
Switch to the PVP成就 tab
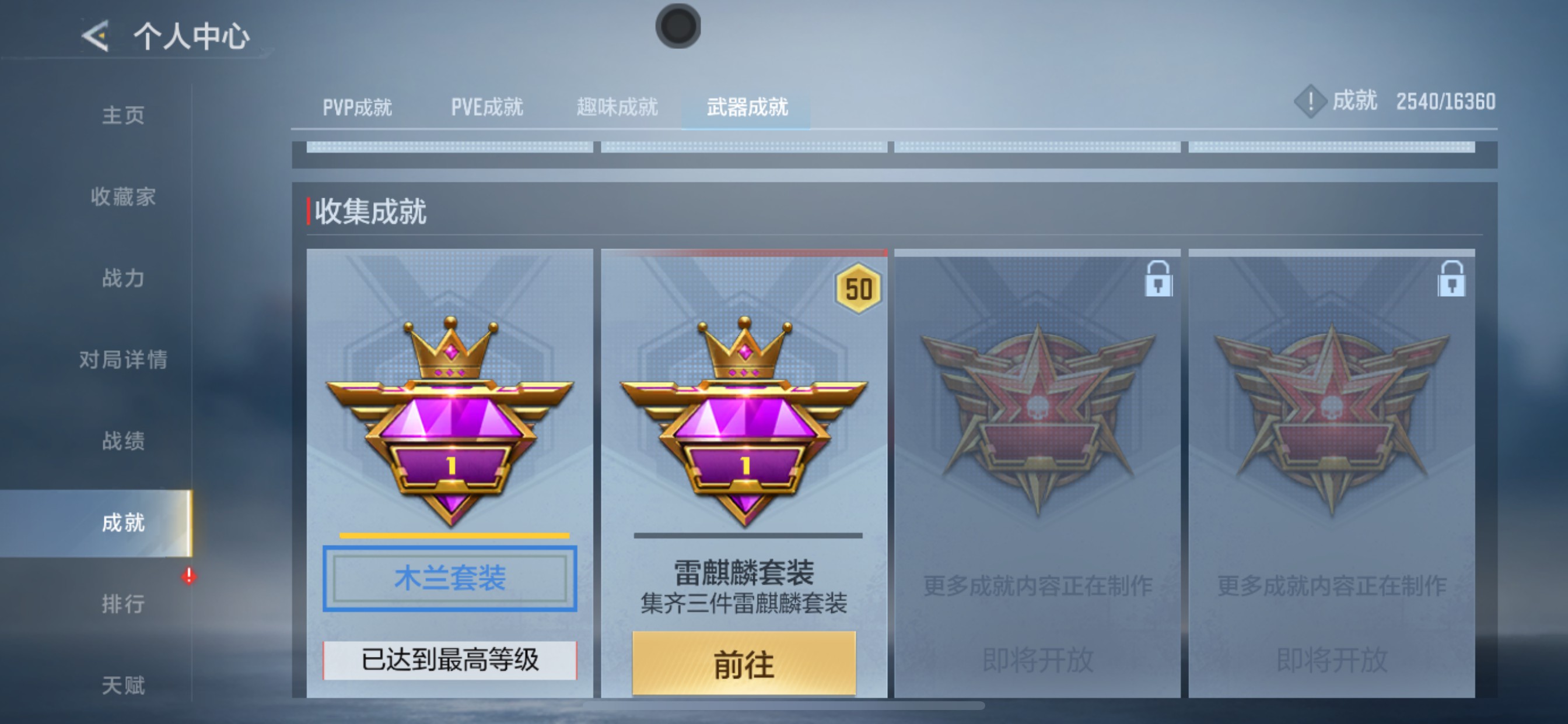tap(358, 107)
